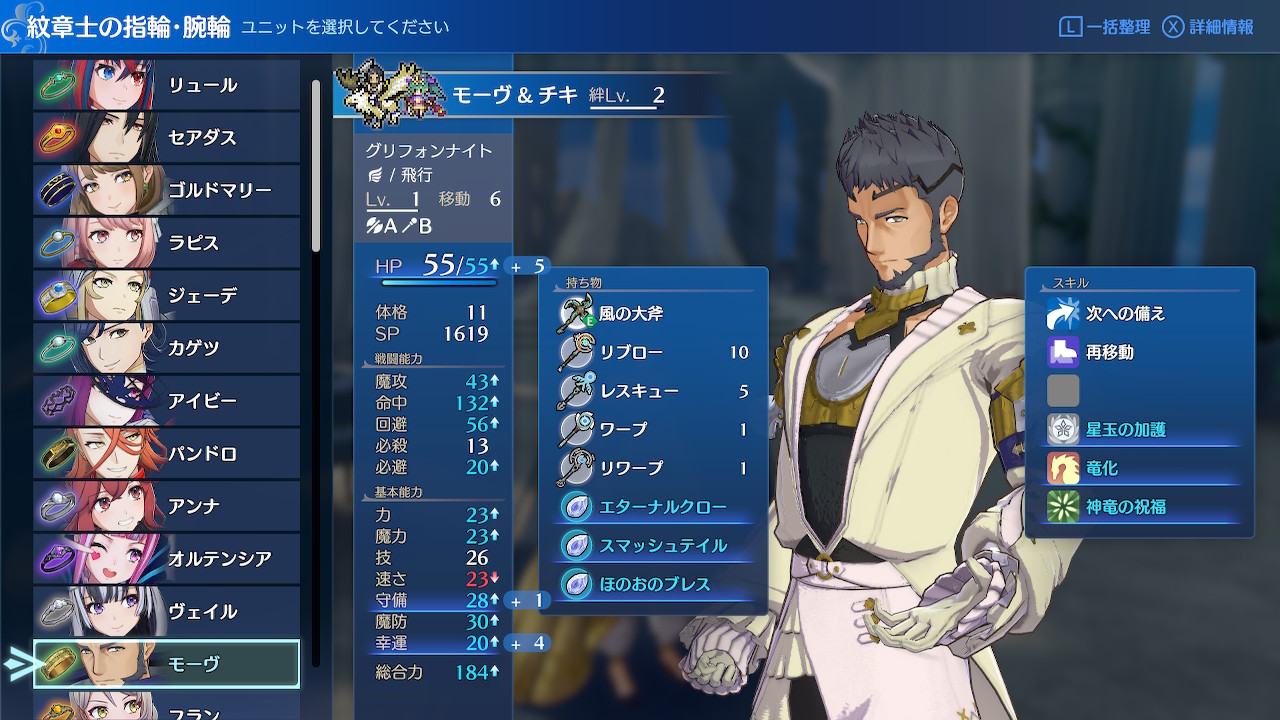
Task: Select アイビー from the list
Action: pos(166,401)
